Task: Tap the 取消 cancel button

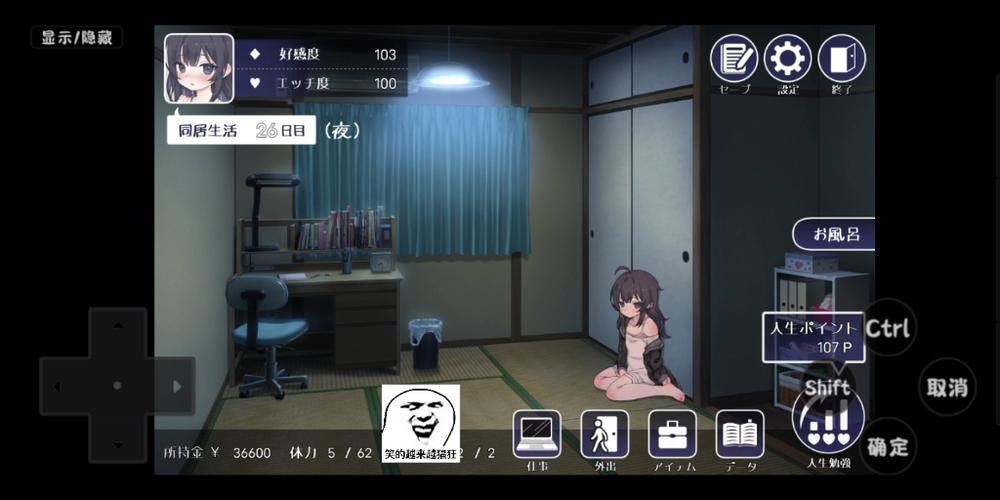Action: tap(946, 387)
